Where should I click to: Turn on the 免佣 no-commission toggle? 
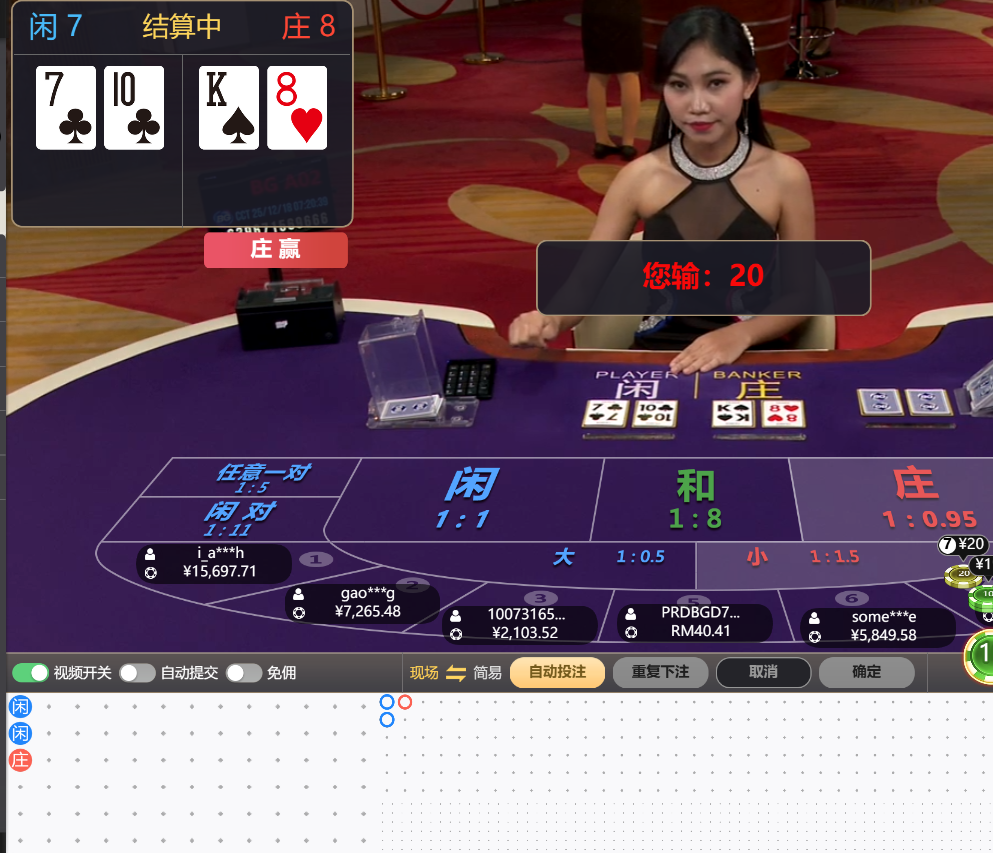click(x=244, y=673)
